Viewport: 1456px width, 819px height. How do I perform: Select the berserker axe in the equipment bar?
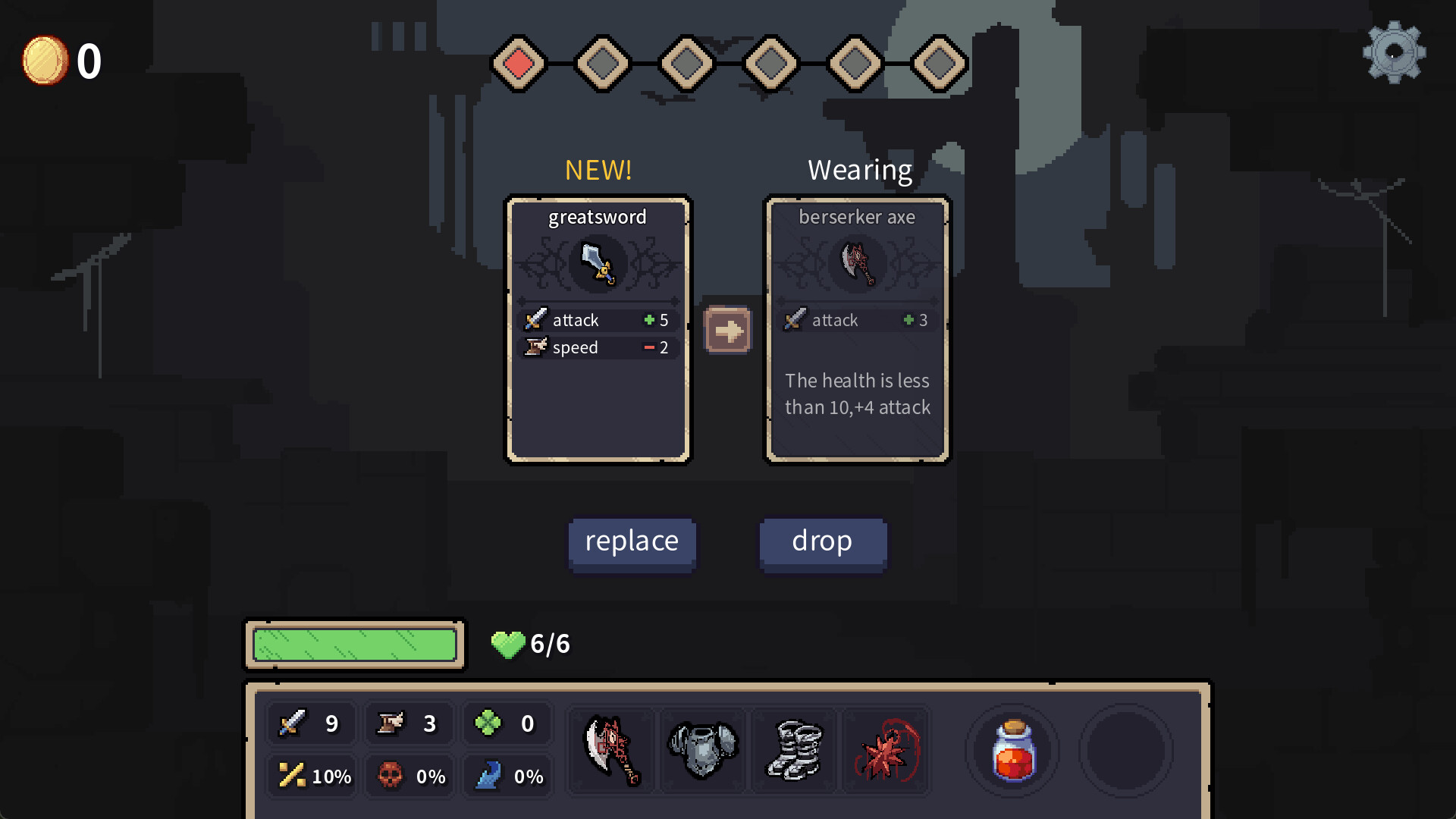point(611,750)
